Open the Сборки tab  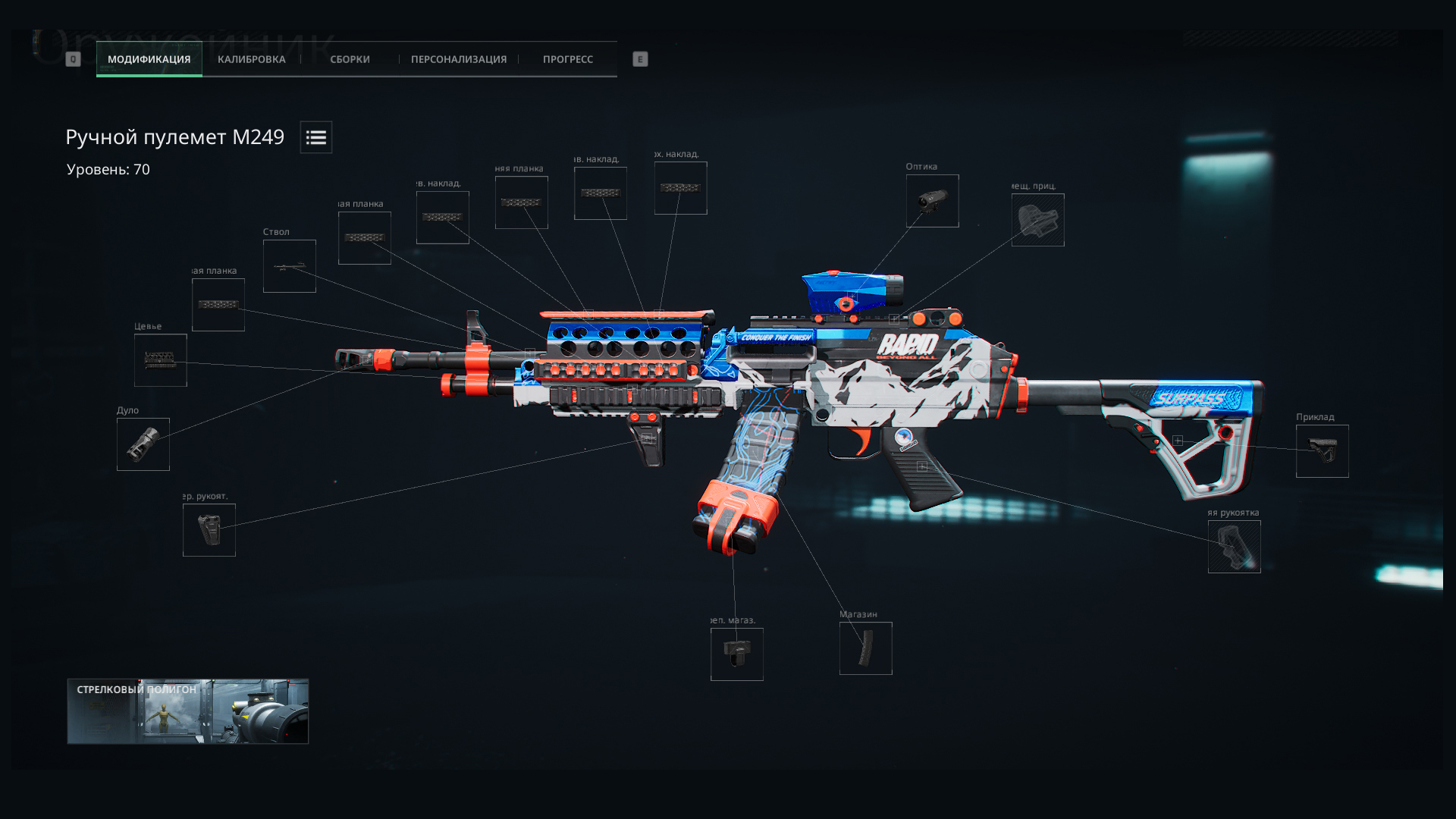tap(350, 59)
